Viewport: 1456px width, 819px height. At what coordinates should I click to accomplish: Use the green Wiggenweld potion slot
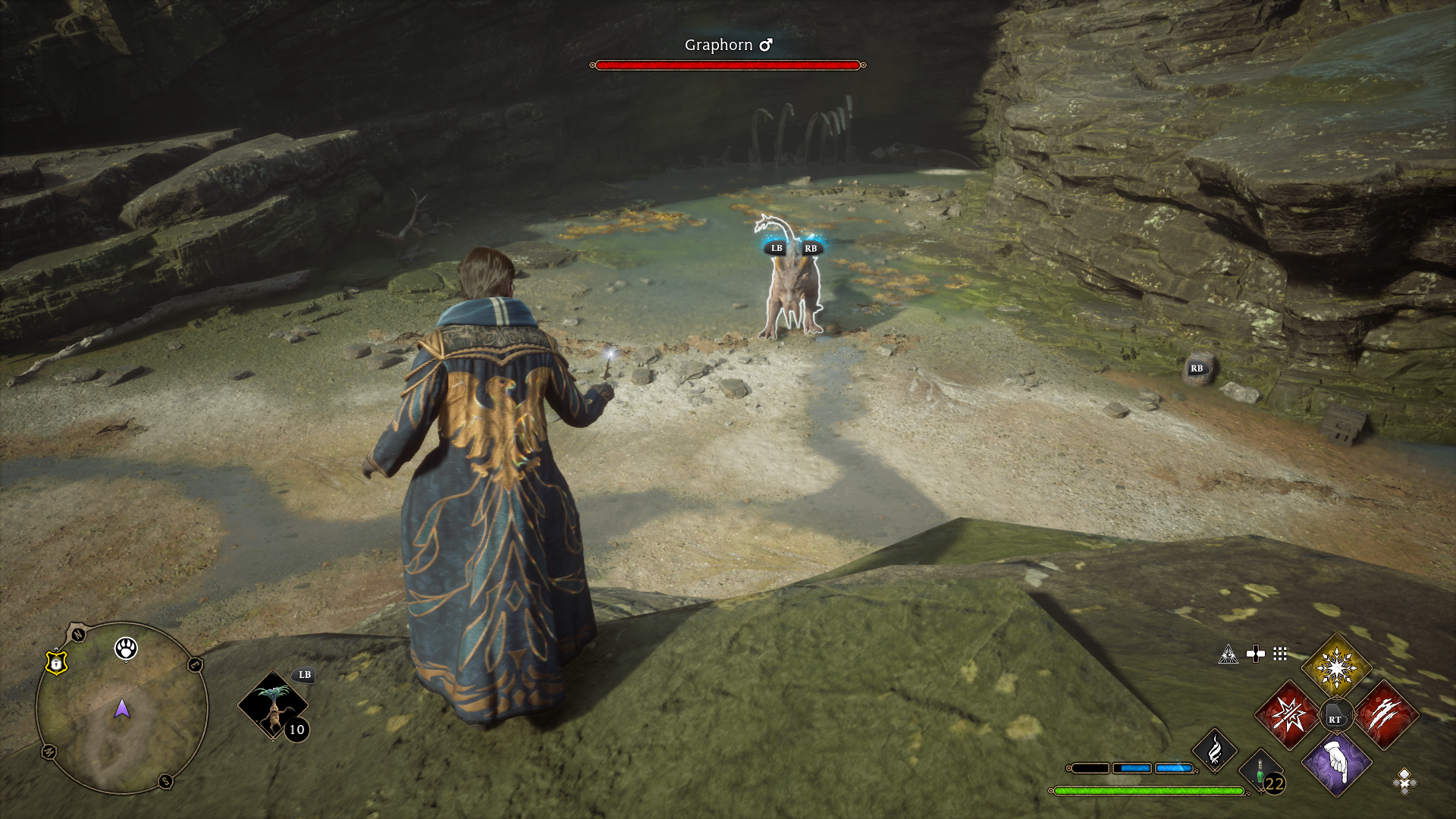click(1260, 772)
